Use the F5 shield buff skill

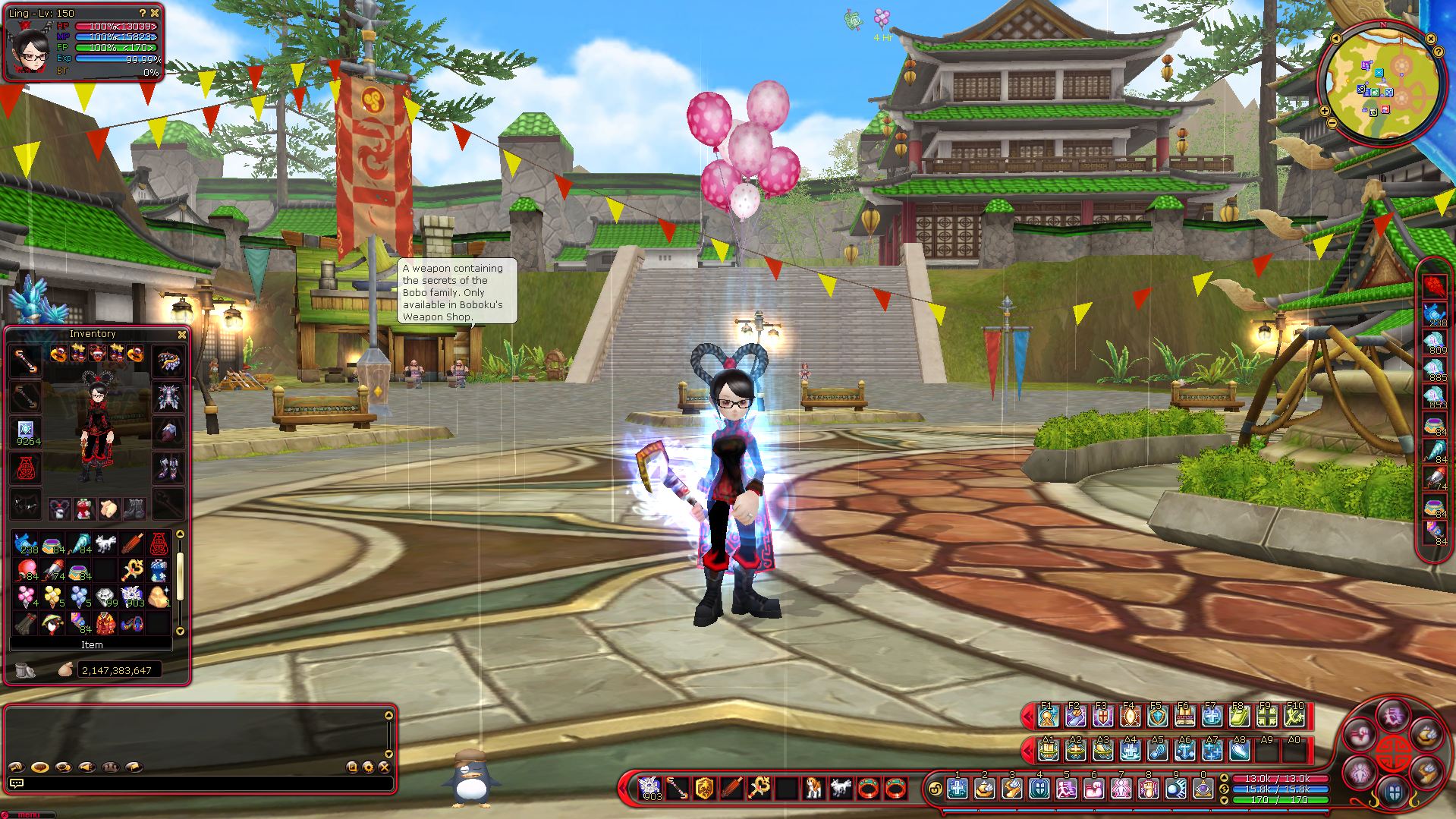1157,716
